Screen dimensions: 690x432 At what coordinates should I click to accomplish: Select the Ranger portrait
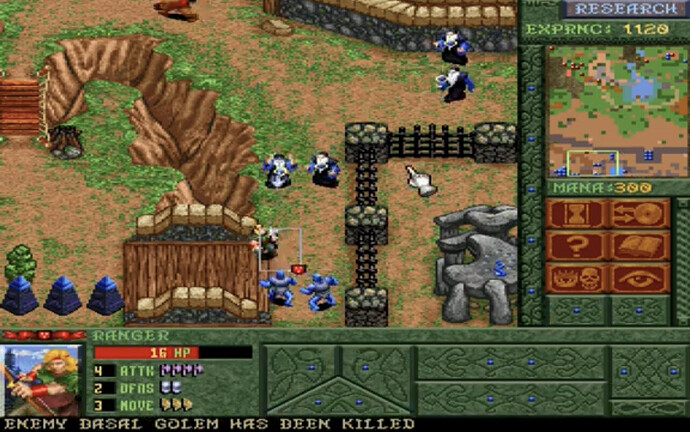tap(41, 379)
